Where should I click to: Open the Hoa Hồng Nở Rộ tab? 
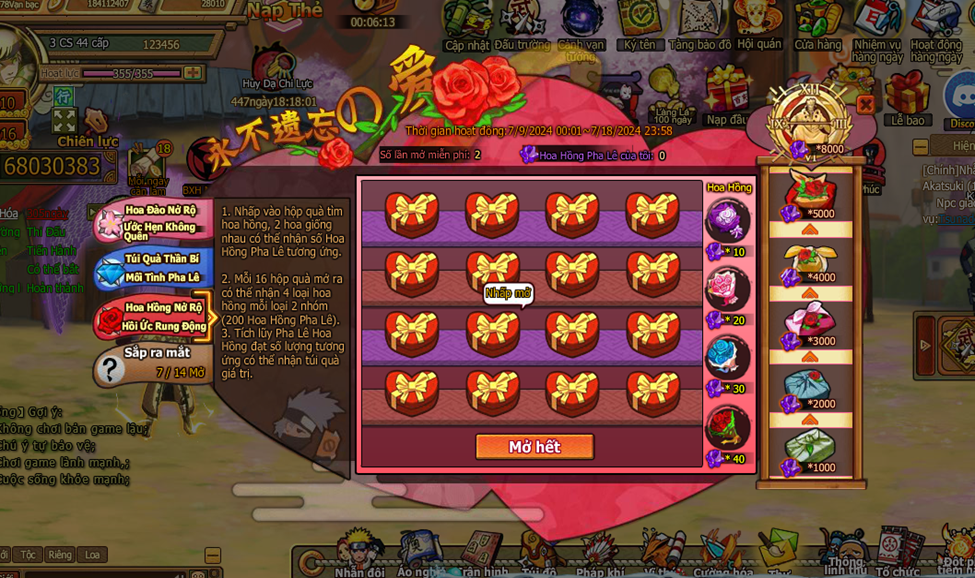point(155,316)
